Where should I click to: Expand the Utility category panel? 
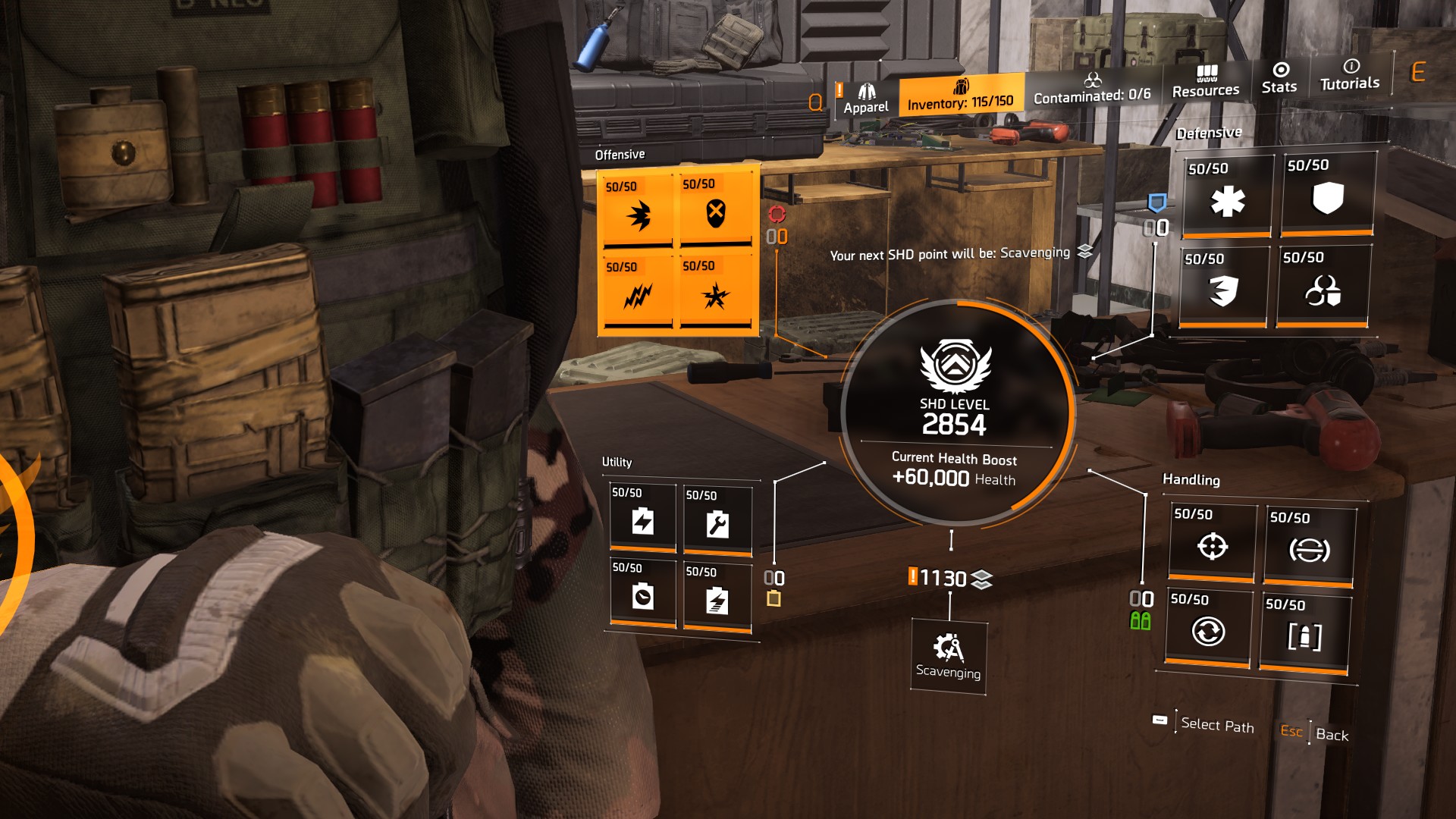[x=618, y=460]
